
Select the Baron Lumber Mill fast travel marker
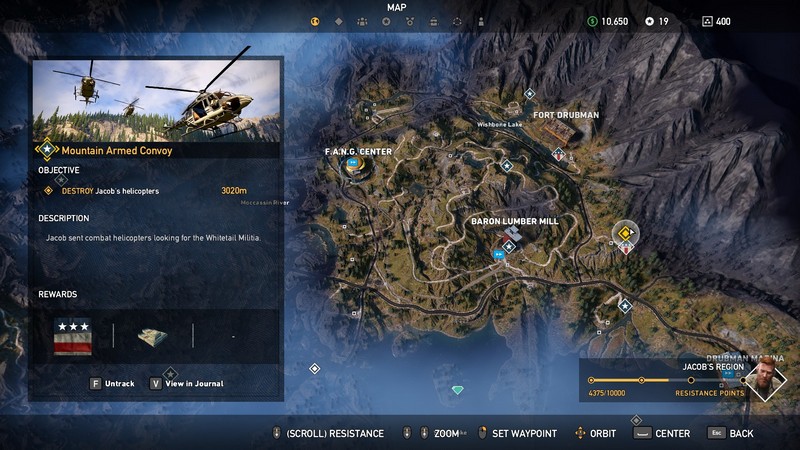point(499,254)
